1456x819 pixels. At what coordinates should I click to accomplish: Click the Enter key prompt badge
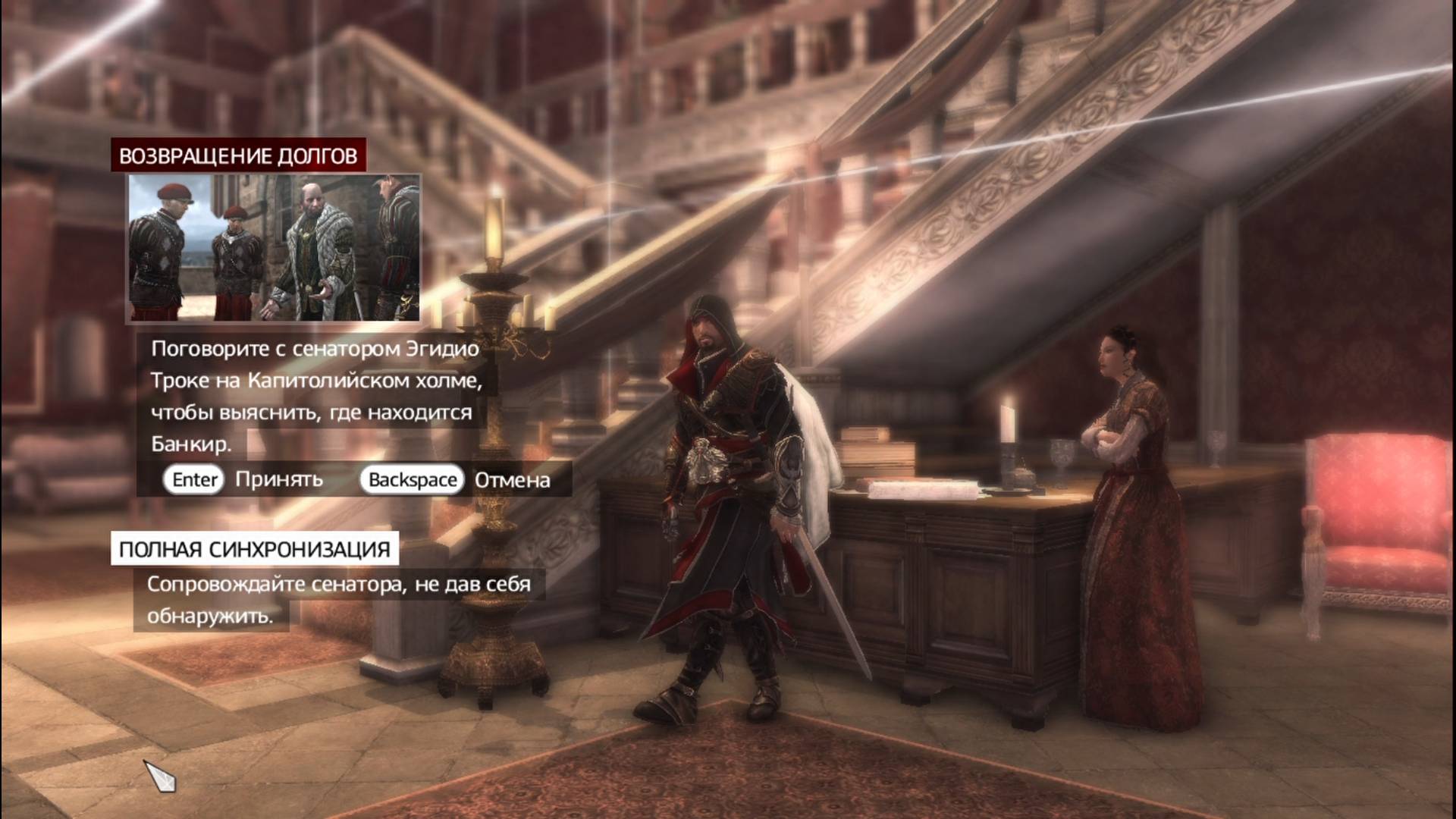(193, 479)
